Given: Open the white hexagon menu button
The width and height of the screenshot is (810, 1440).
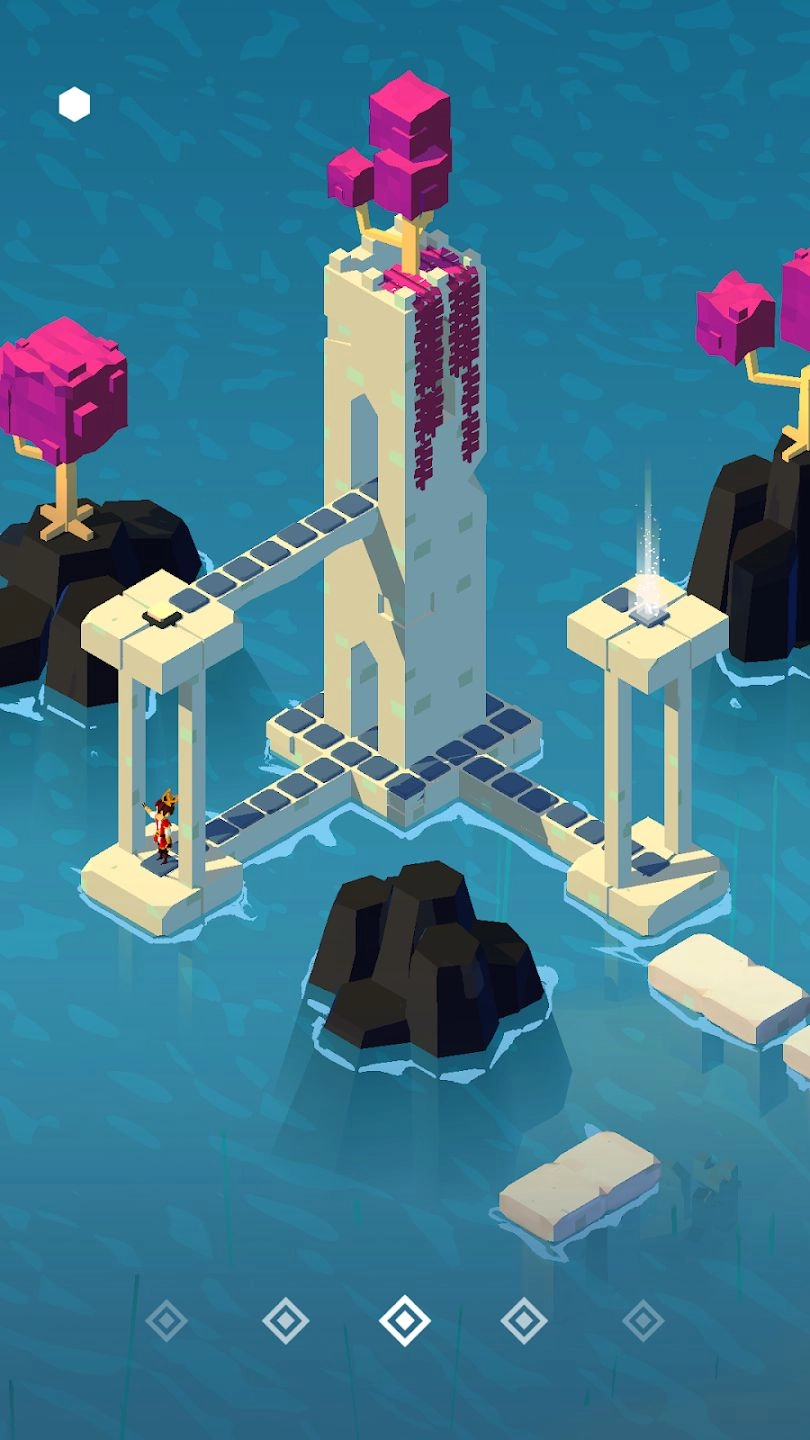Looking at the screenshot, I should (x=74, y=104).
